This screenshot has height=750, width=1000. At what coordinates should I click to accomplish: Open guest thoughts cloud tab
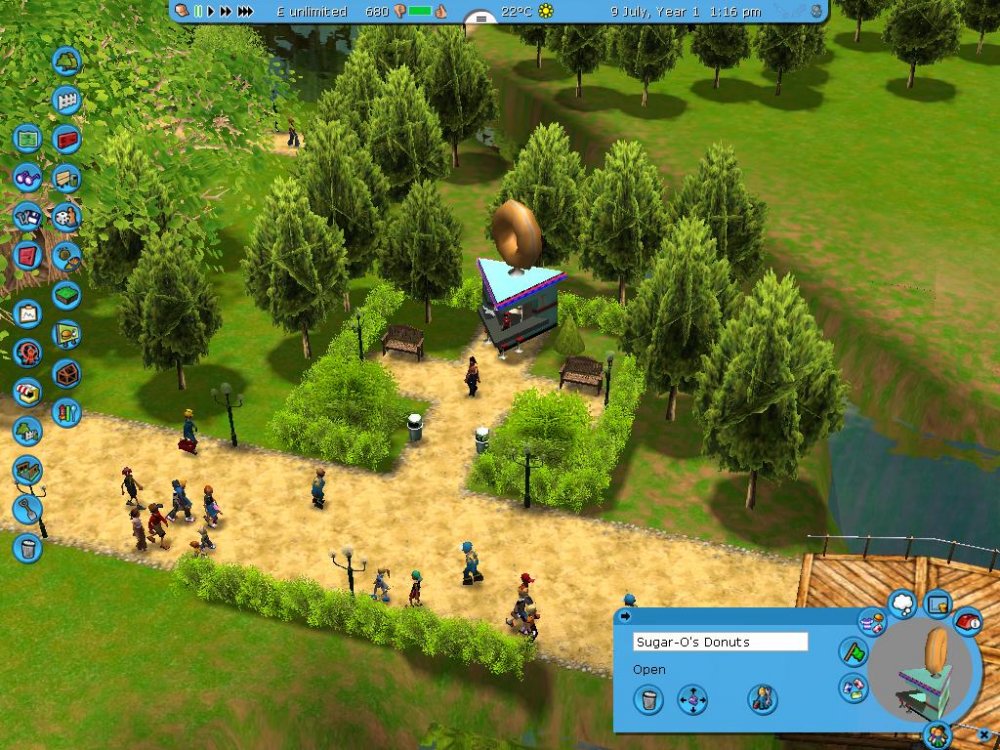[x=902, y=602]
